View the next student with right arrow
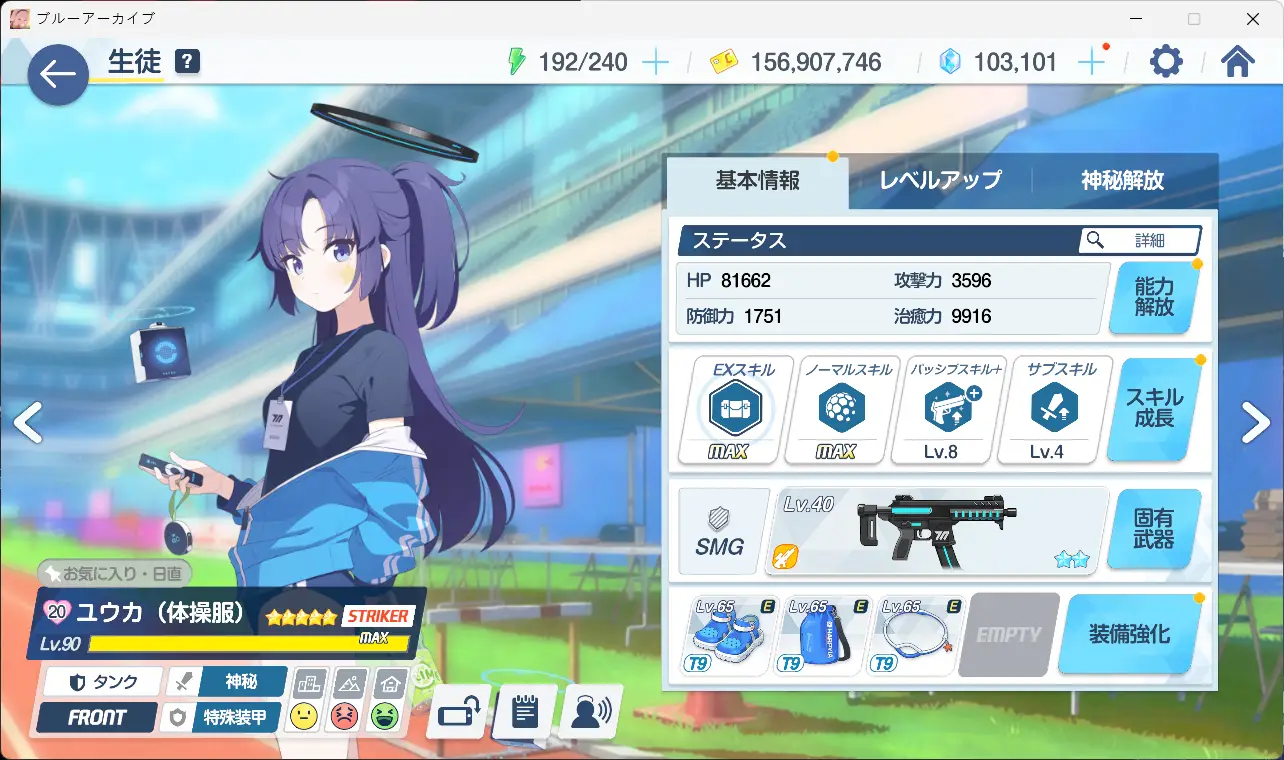This screenshot has width=1284, height=760. click(x=1256, y=423)
